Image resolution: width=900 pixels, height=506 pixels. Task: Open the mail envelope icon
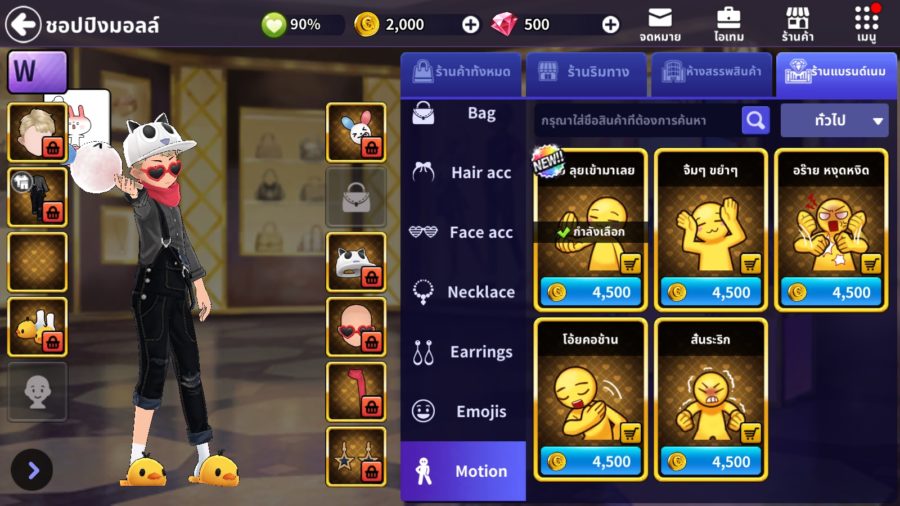click(x=659, y=24)
